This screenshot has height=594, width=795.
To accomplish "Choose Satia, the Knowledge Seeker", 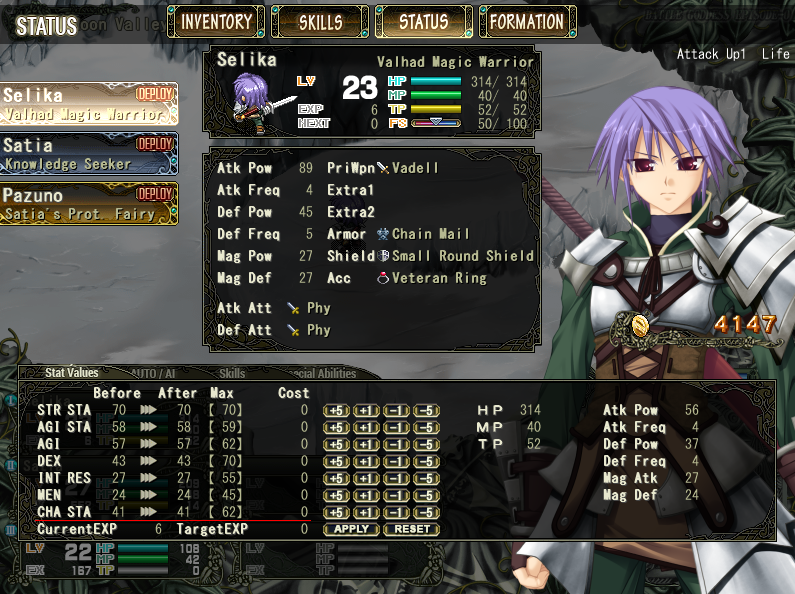I will click(x=89, y=154).
